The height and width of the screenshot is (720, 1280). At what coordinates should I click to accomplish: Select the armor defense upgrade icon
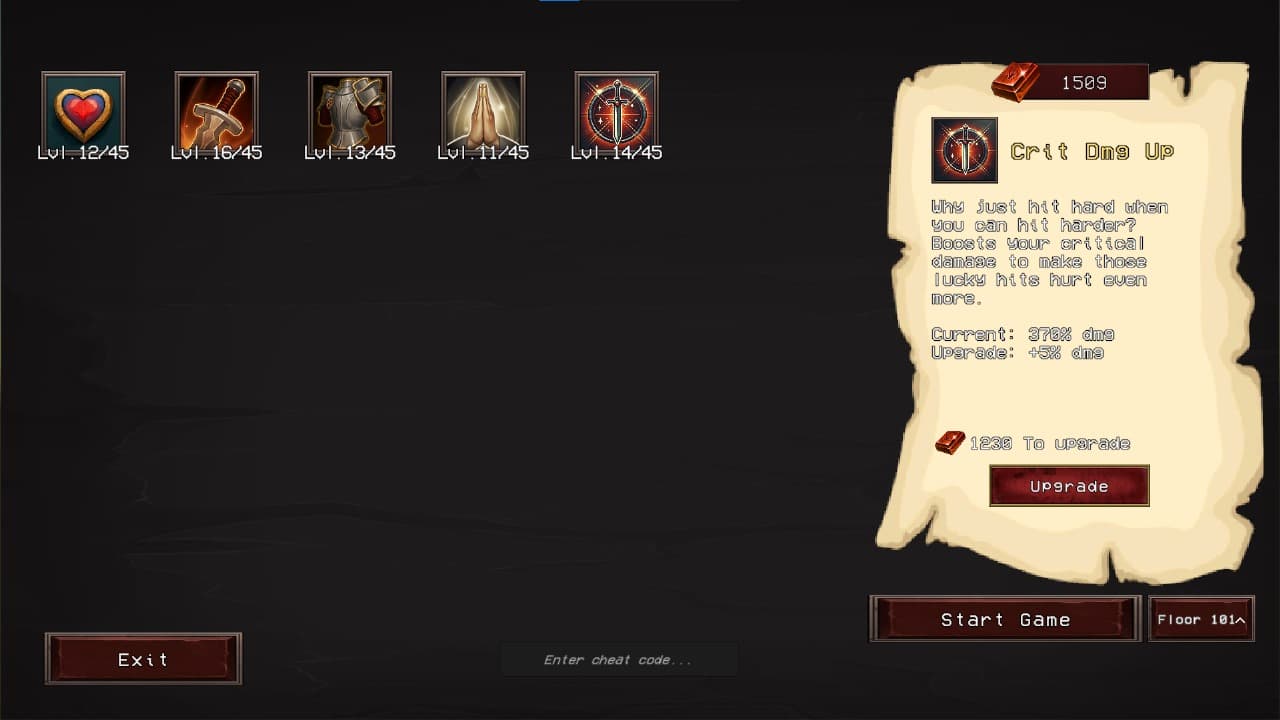350,112
